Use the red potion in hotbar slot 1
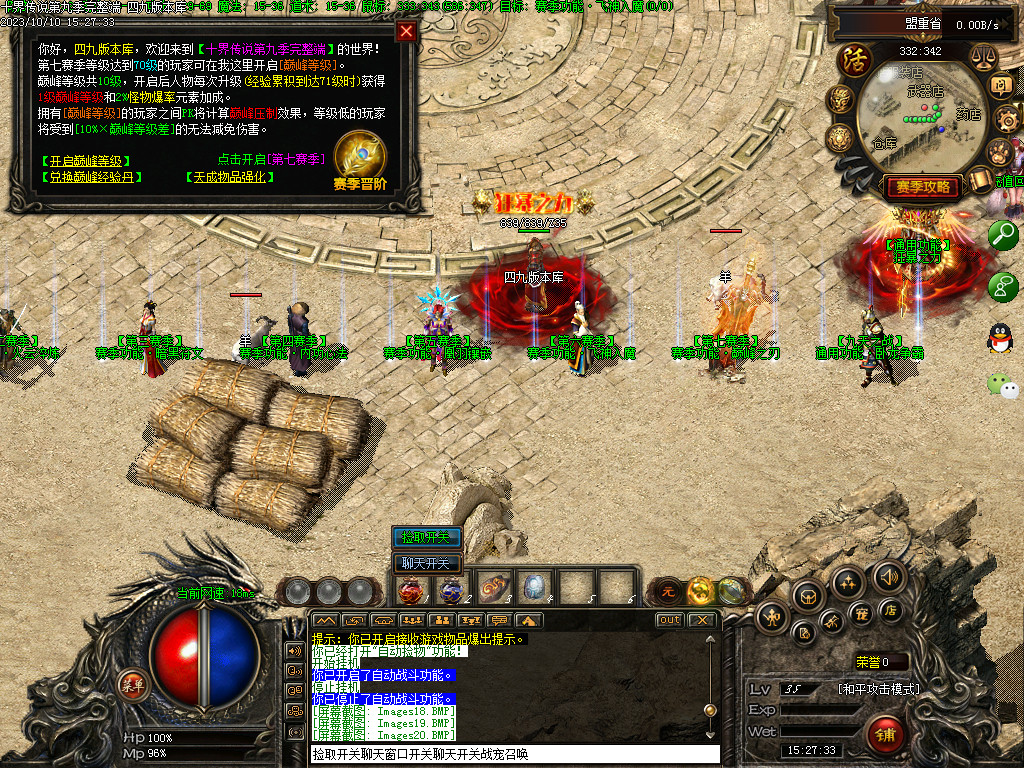Viewport: 1024px width, 768px height. coord(411,589)
